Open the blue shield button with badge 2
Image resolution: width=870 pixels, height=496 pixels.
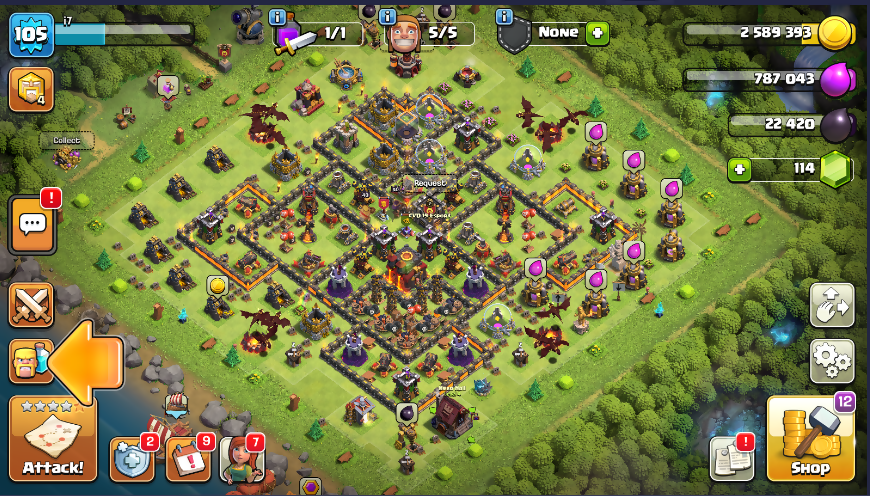132,459
